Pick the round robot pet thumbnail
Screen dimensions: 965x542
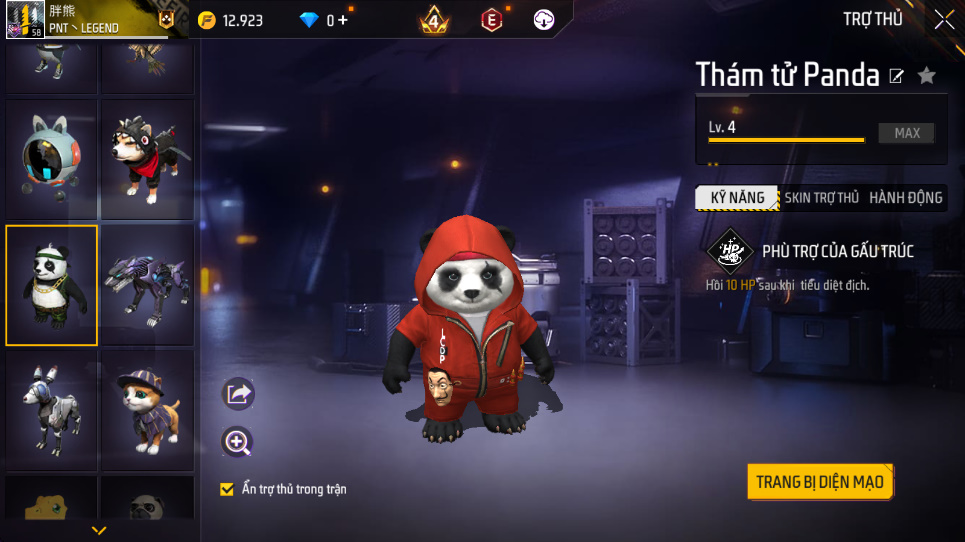point(52,160)
